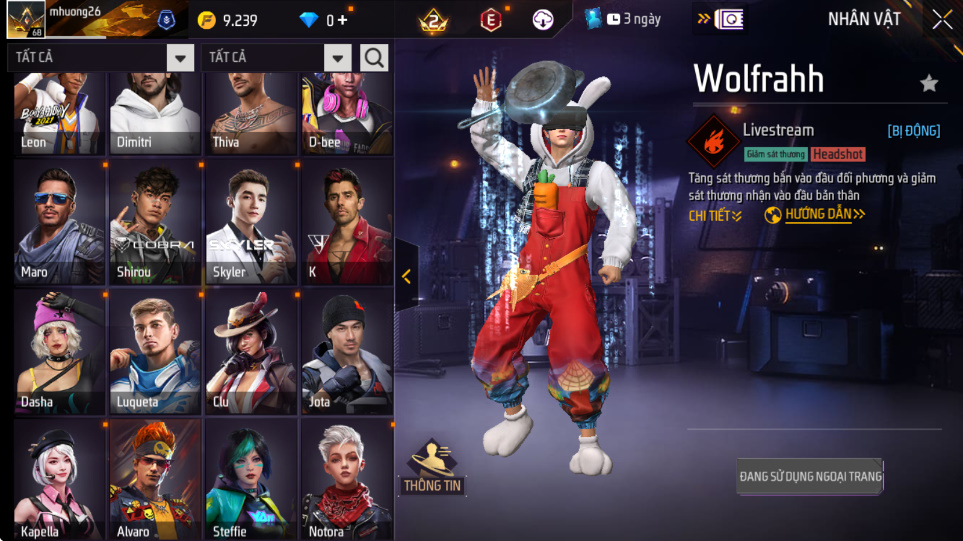Toggle the favorite star next to Wolfrahh
This screenshot has height=541, width=963.
929,83
